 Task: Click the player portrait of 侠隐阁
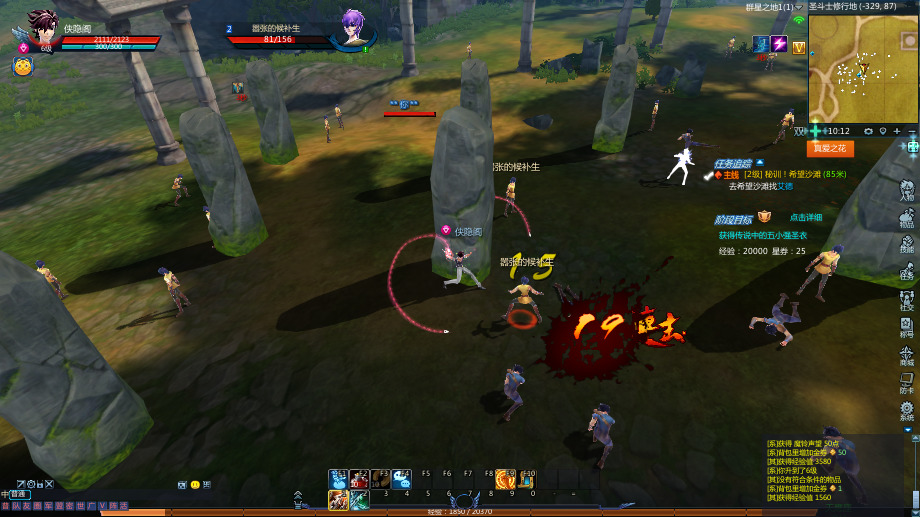41,28
